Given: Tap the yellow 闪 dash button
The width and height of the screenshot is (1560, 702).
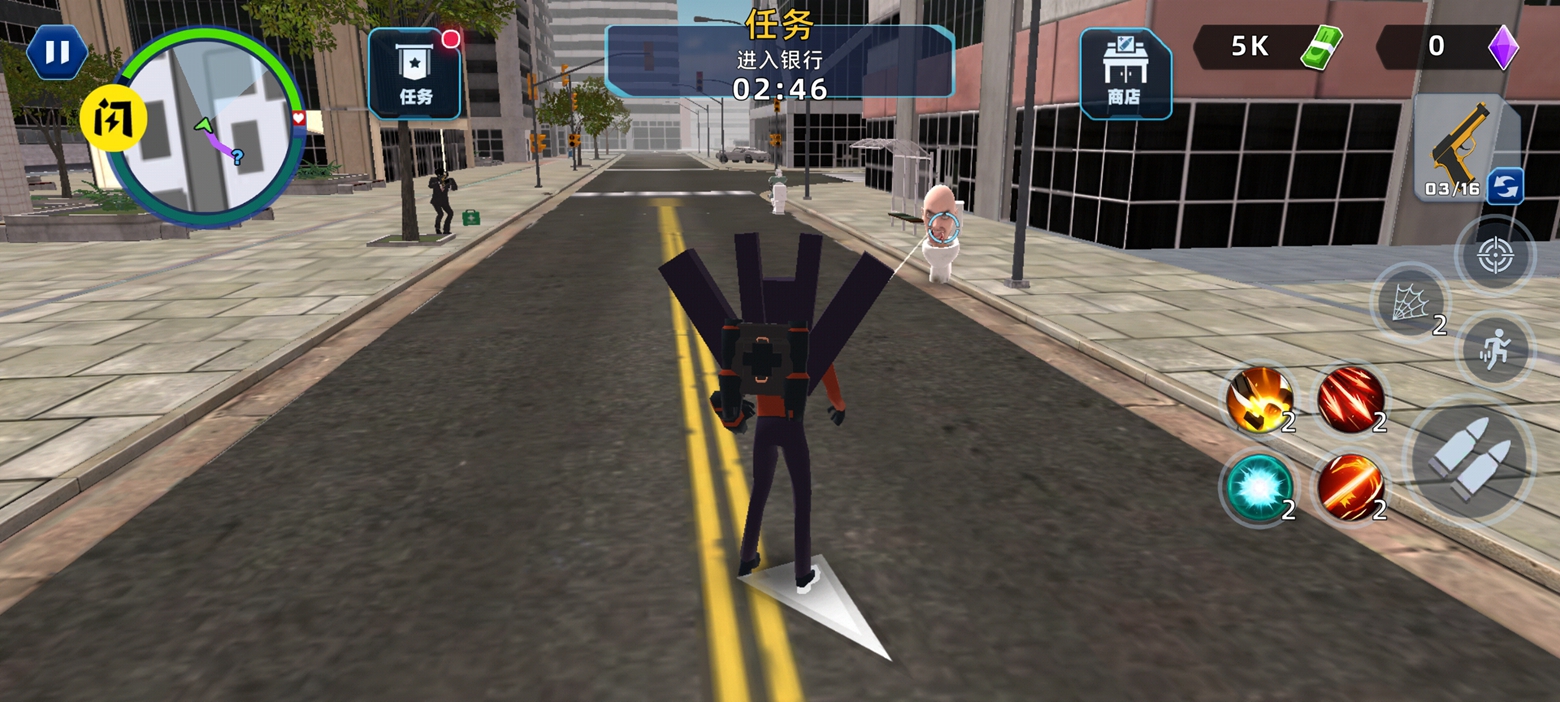Looking at the screenshot, I should click(114, 118).
